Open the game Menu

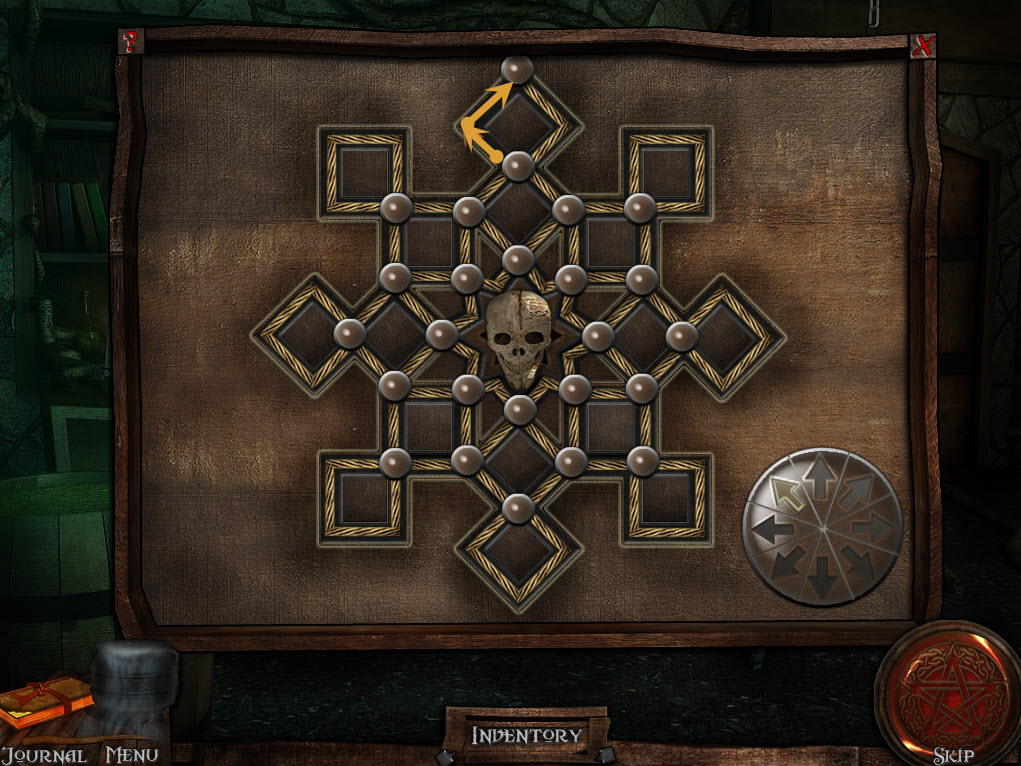click(132, 755)
